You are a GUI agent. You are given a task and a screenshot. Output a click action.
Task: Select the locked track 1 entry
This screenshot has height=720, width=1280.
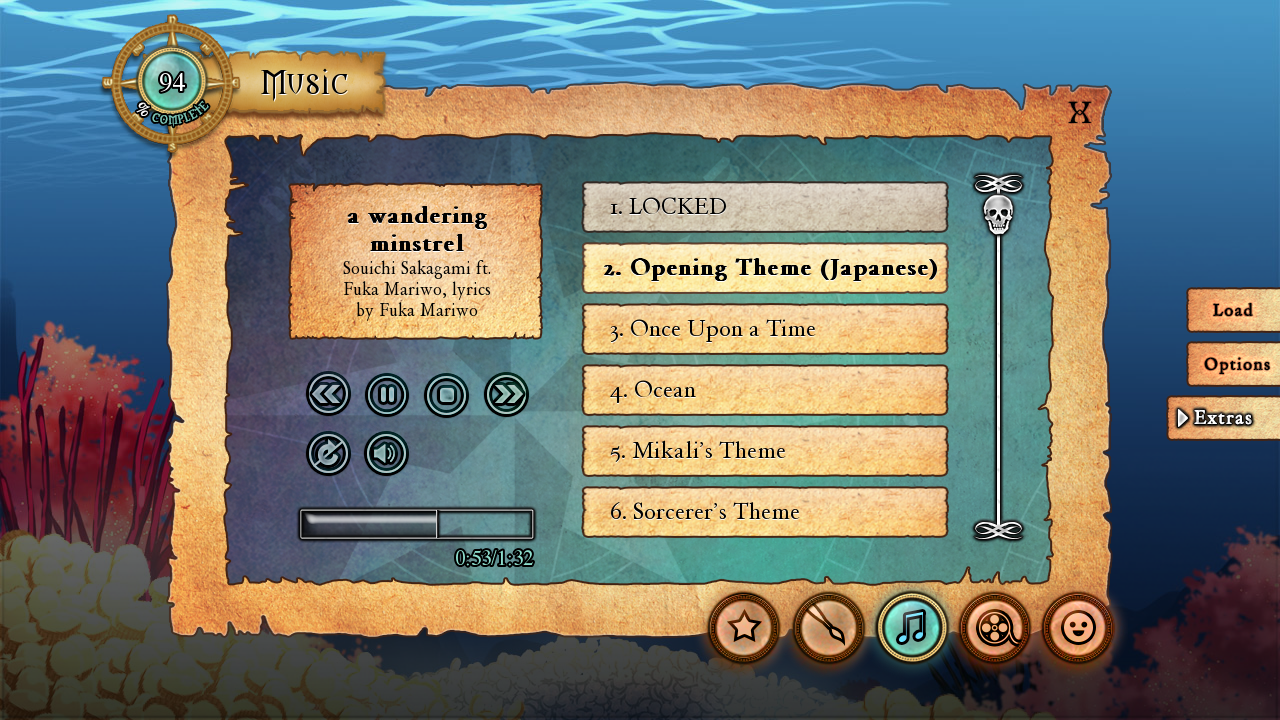click(x=765, y=207)
